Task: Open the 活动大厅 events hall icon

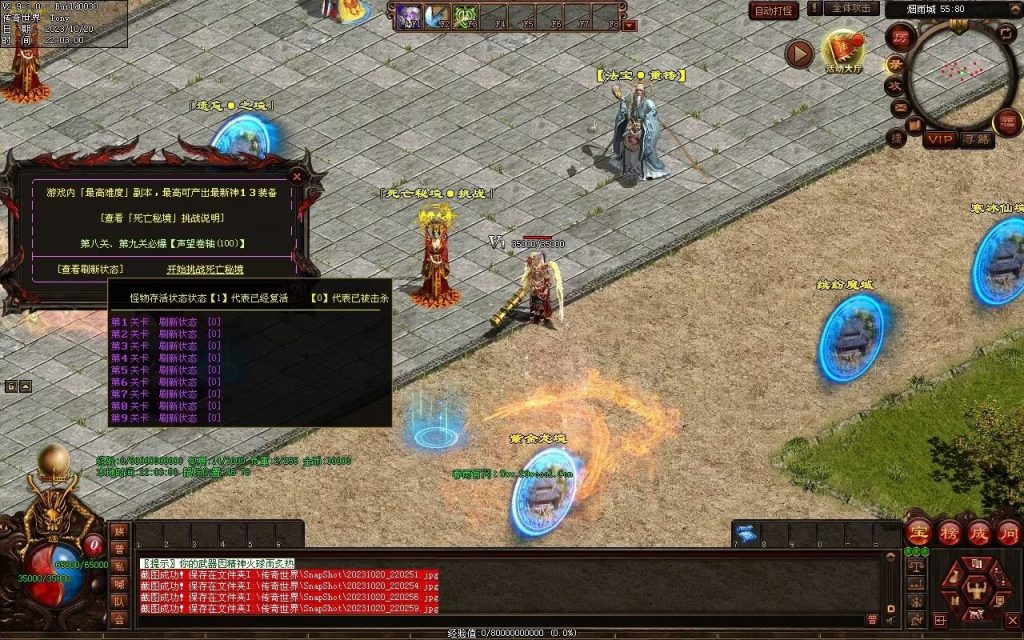Action: (842, 51)
